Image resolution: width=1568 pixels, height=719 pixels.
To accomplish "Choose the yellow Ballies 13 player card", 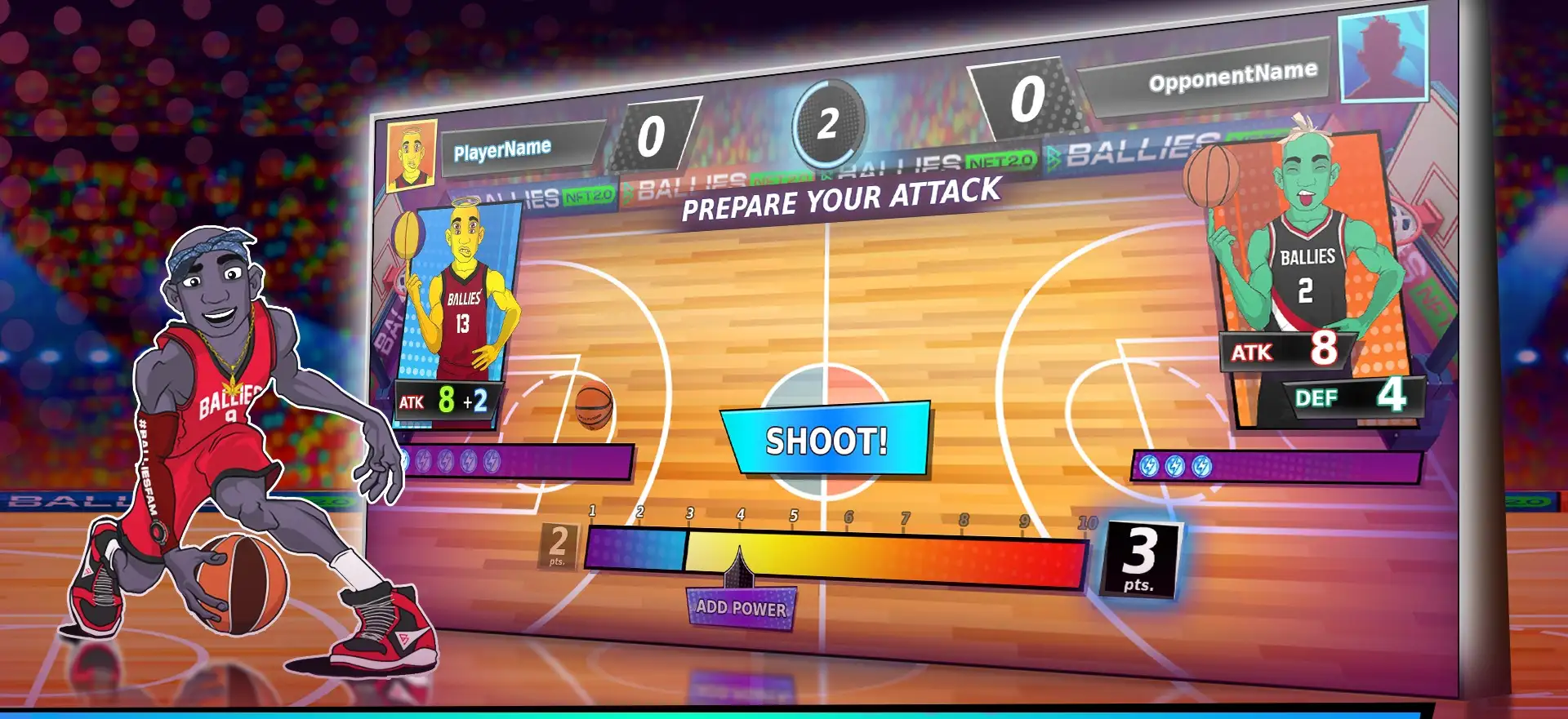I will coord(461,294).
